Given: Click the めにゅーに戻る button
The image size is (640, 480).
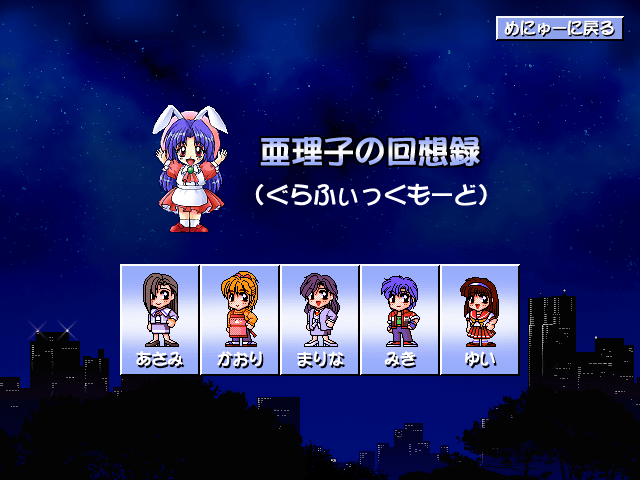Looking at the screenshot, I should click(x=559, y=28).
